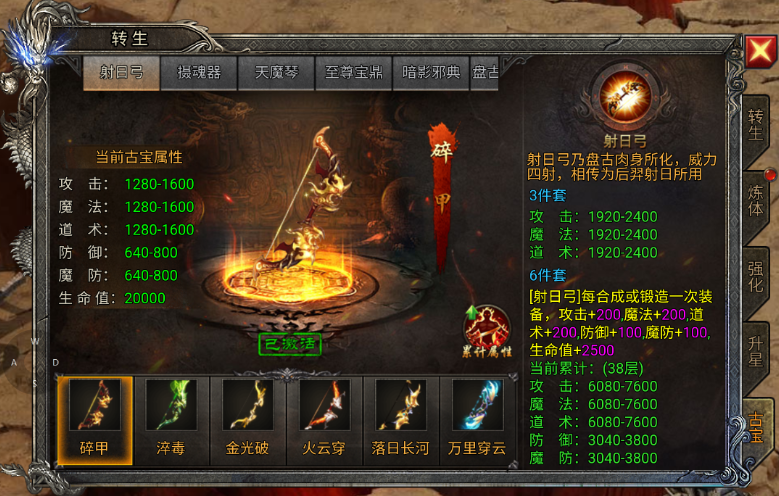Viewport: 779px width, 496px height.
Task: Pick the 火云穿 bow slot
Action: coord(325,416)
